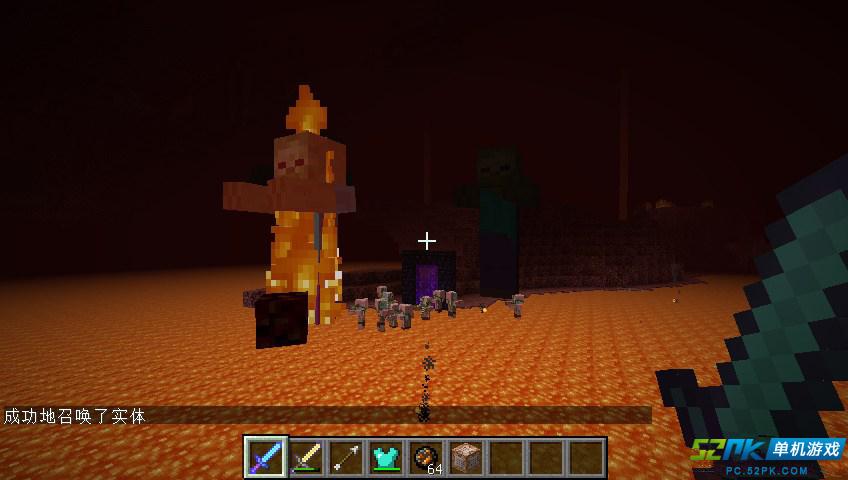This screenshot has height=480, width=848.
Task: Select the diamond chestplate slot
Action: coord(386,457)
